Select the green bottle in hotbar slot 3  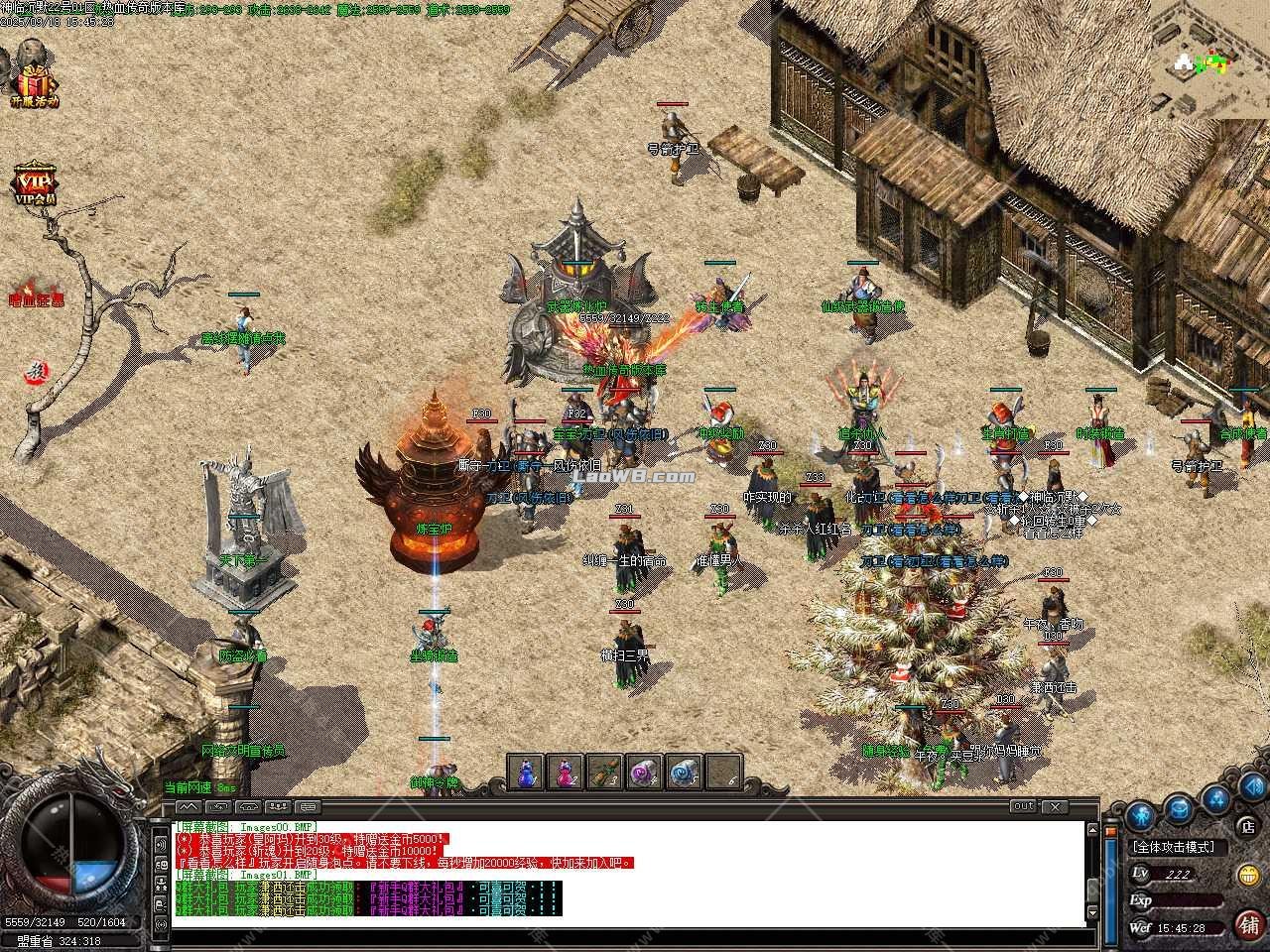pos(604,772)
